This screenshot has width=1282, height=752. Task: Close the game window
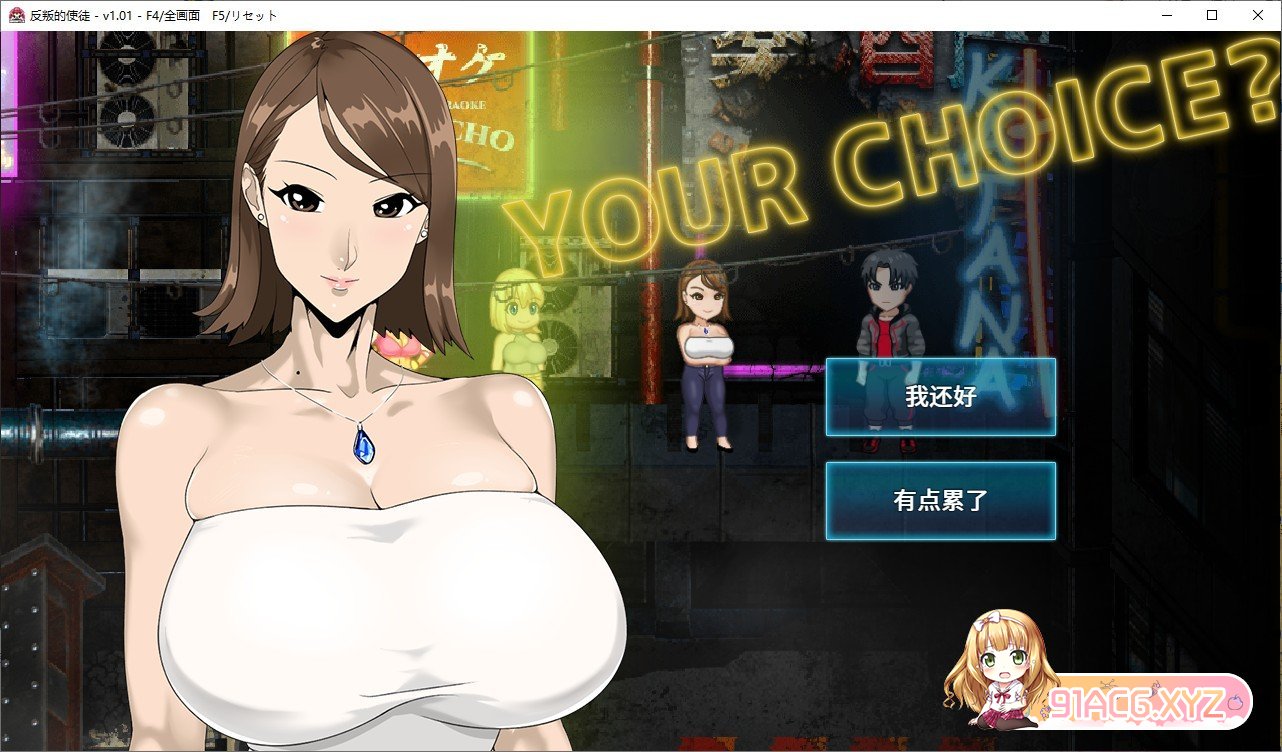tap(1257, 15)
